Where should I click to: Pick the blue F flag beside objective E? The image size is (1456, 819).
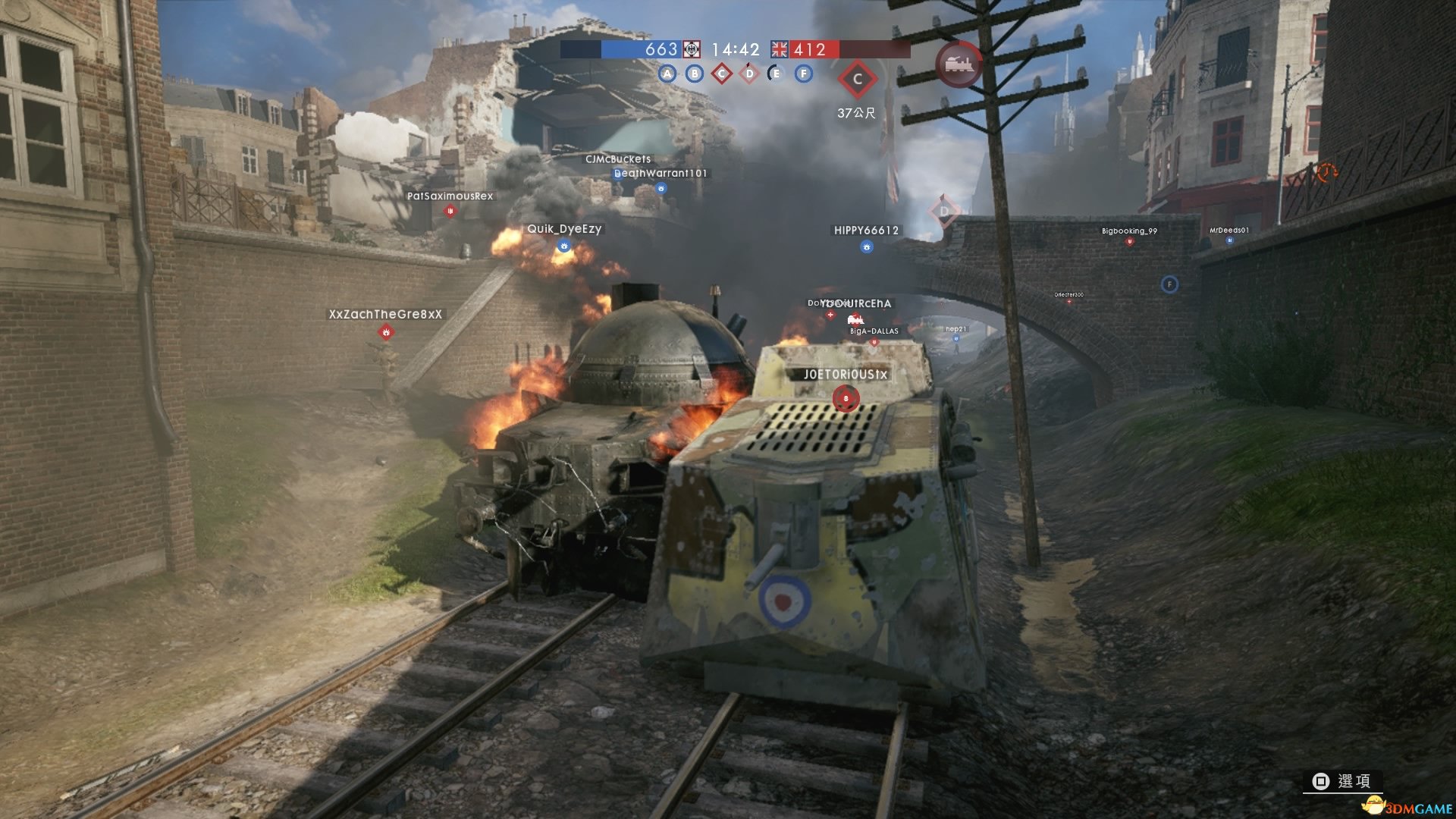pyautogui.click(x=804, y=74)
